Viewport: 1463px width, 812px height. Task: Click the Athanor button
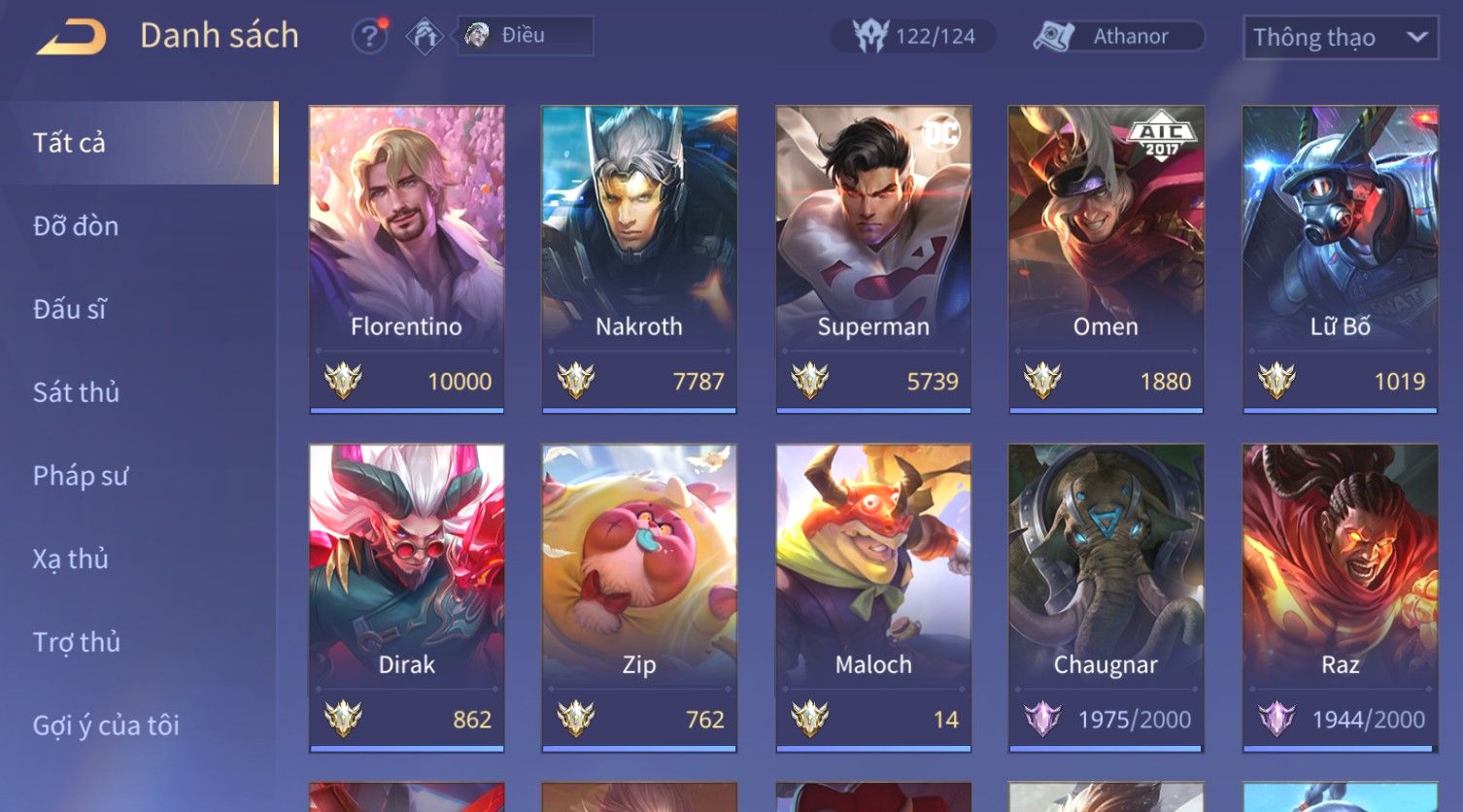(1118, 37)
